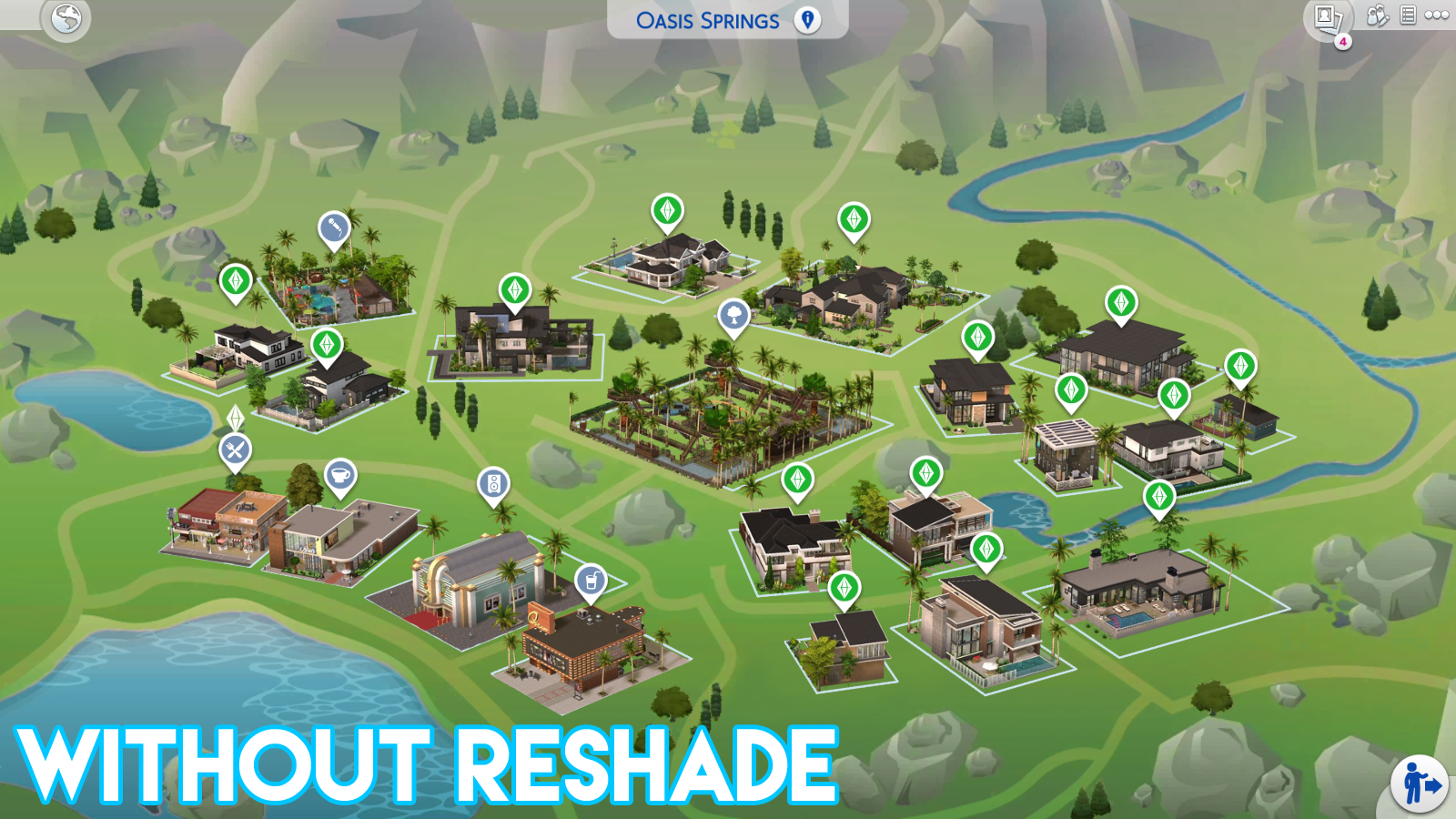Click the white plumbob lot marker near restaurants
Screen dimensions: 1456x819
(235, 419)
